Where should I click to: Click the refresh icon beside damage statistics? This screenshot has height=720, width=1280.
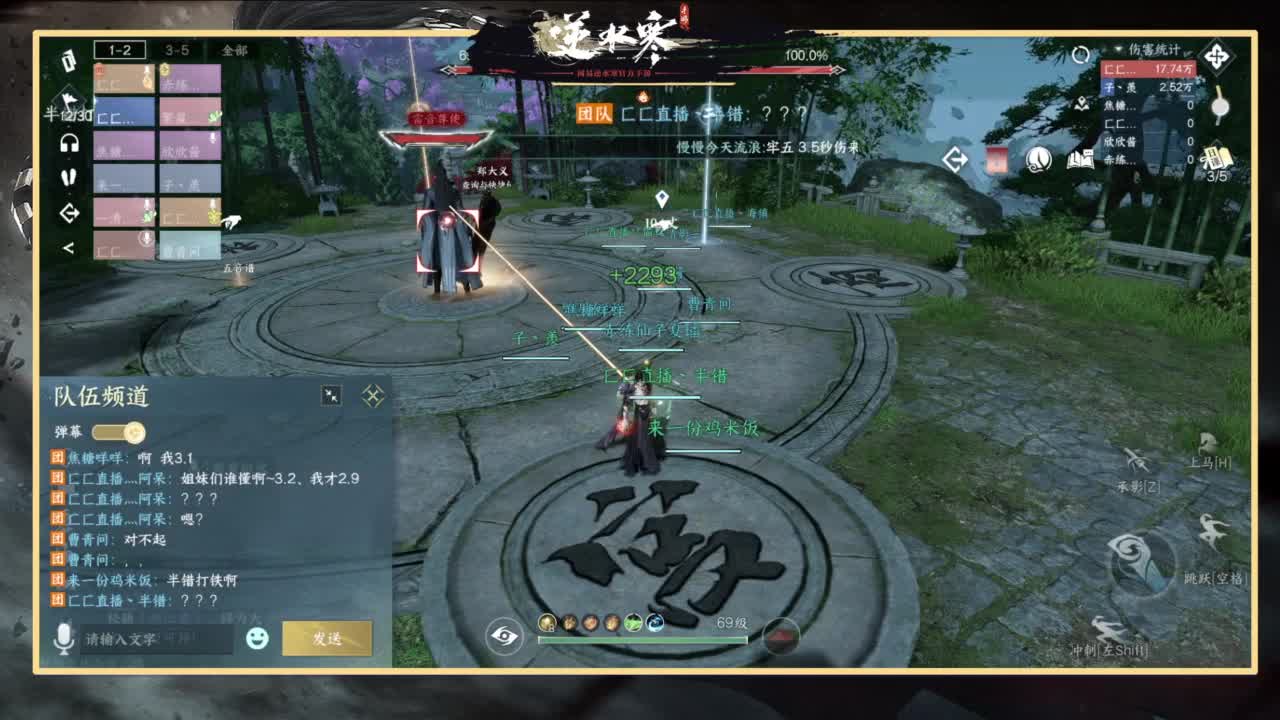pos(1079,54)
